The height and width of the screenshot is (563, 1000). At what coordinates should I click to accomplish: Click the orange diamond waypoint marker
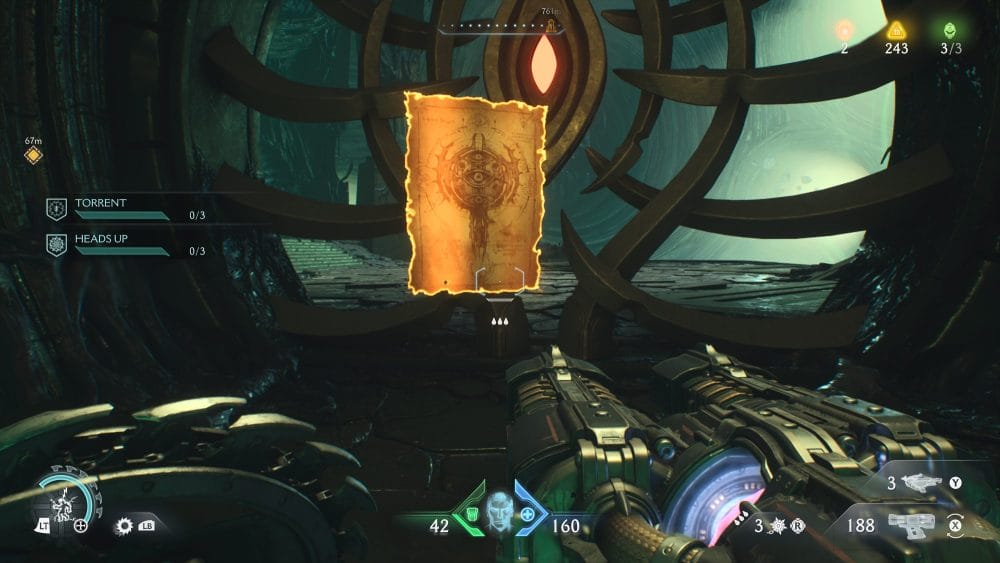point(33,156)
